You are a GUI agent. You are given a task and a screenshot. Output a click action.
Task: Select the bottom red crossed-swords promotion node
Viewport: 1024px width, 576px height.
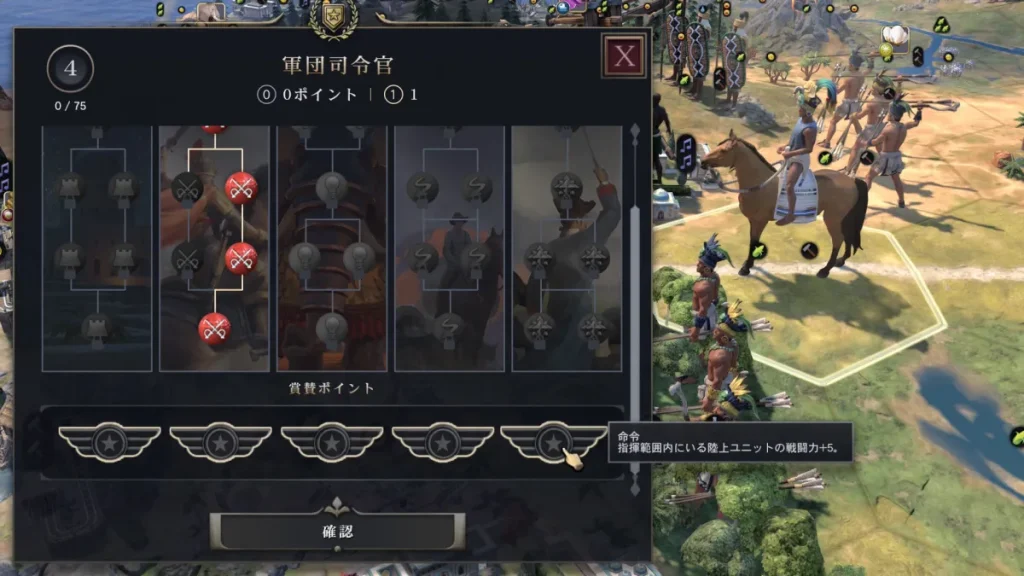click(214, 327)
